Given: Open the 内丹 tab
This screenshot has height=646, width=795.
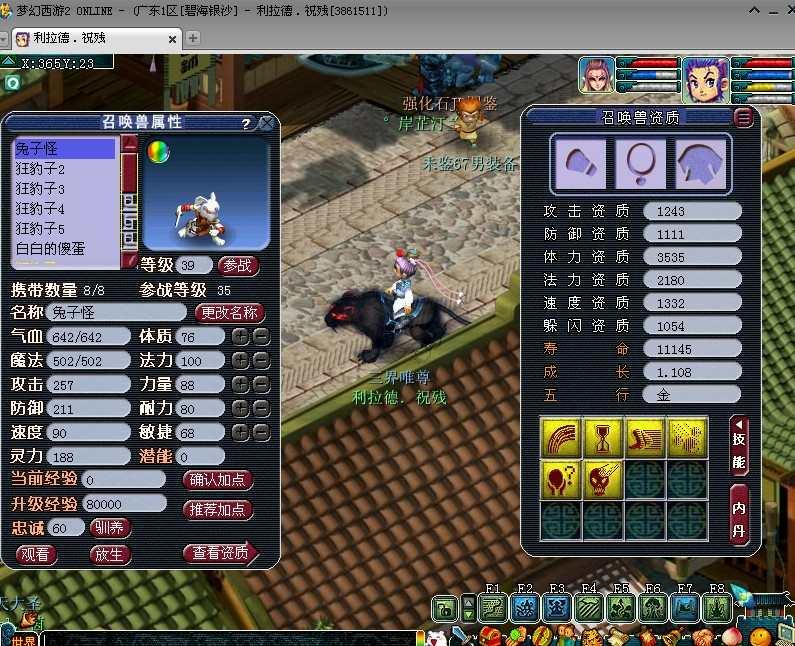Looking at the screenshot, I should (740, 512).
